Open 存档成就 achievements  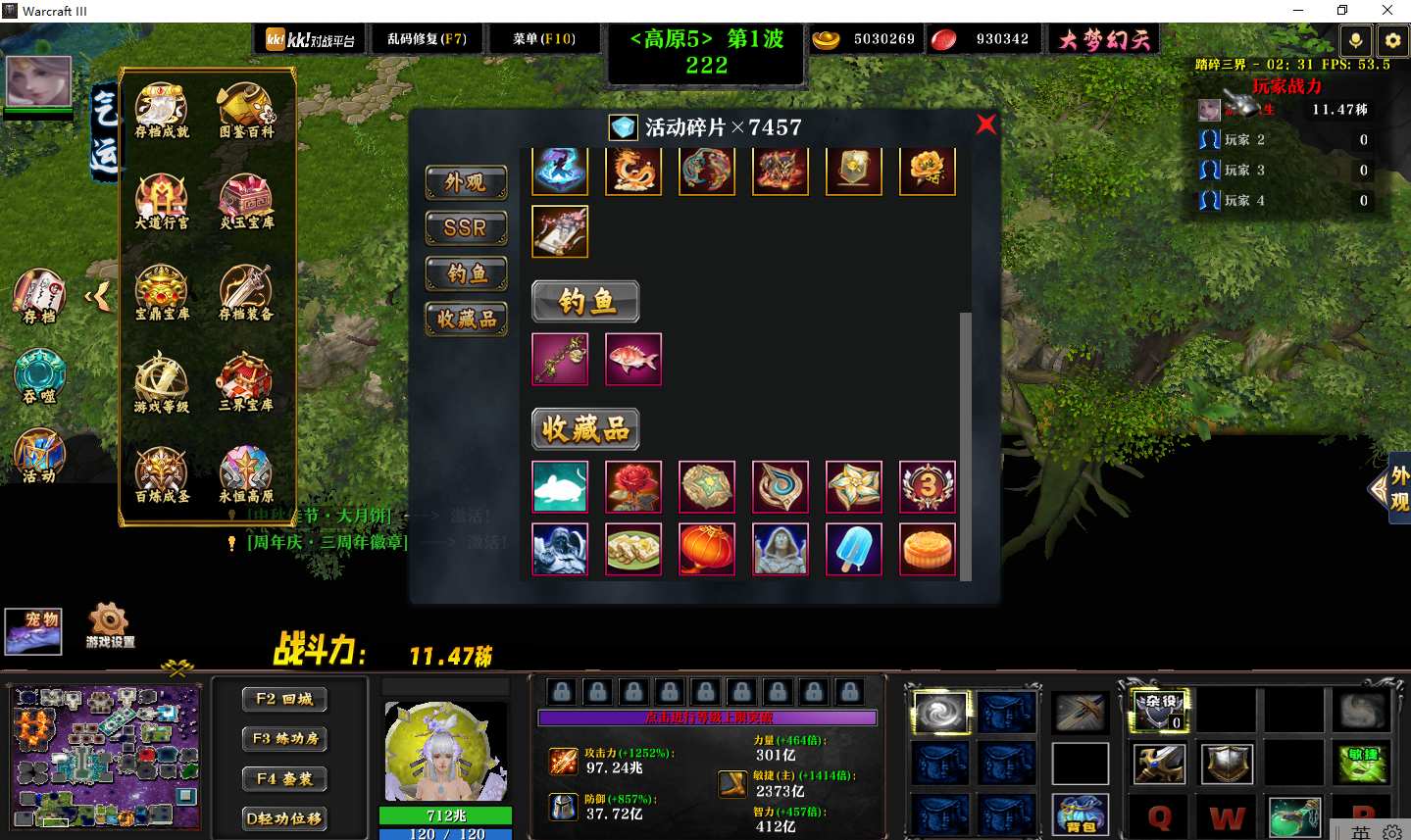pyautogui.click(x=162, y=111)
